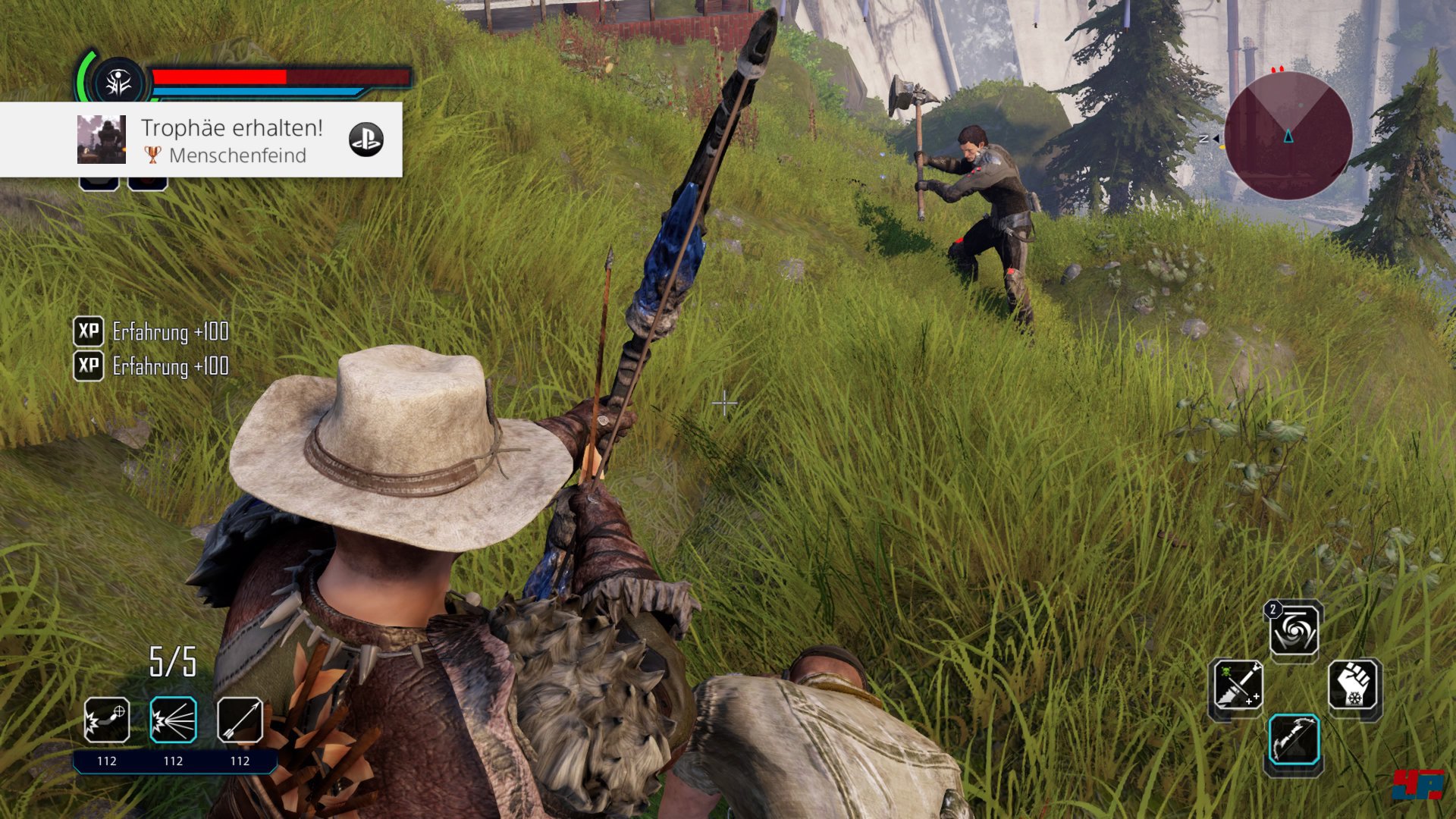Equip the poisoned sword quick slot

[x=1237, y=686]
